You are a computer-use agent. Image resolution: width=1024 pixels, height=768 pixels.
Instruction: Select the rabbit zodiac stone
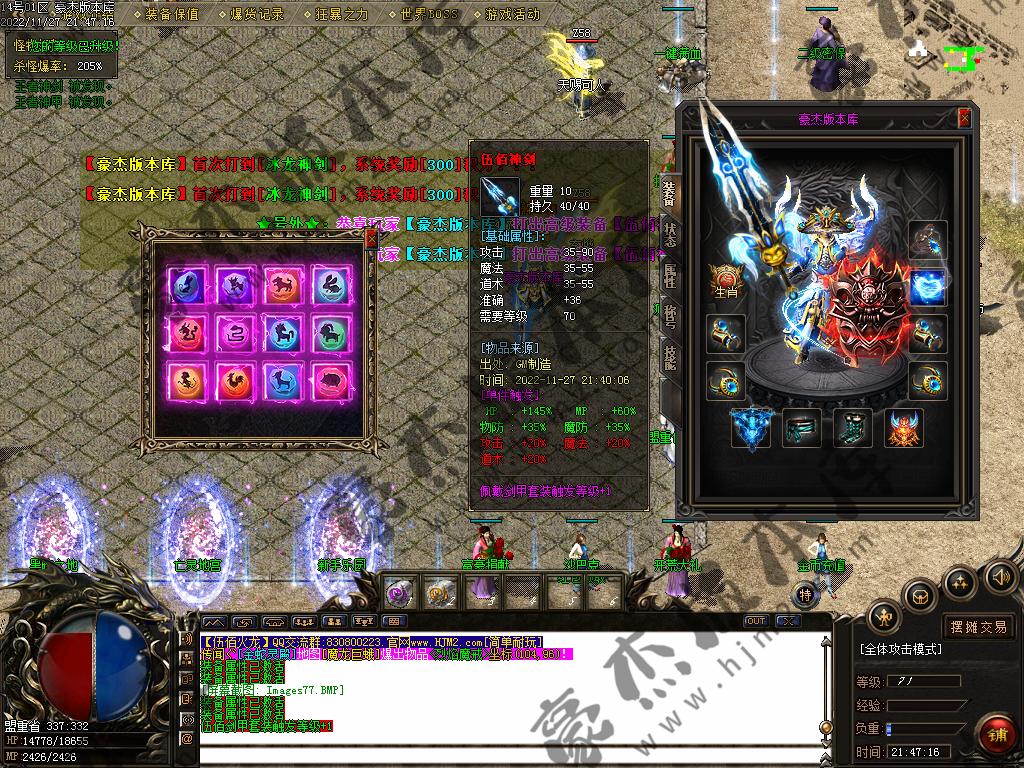(331, 285)
